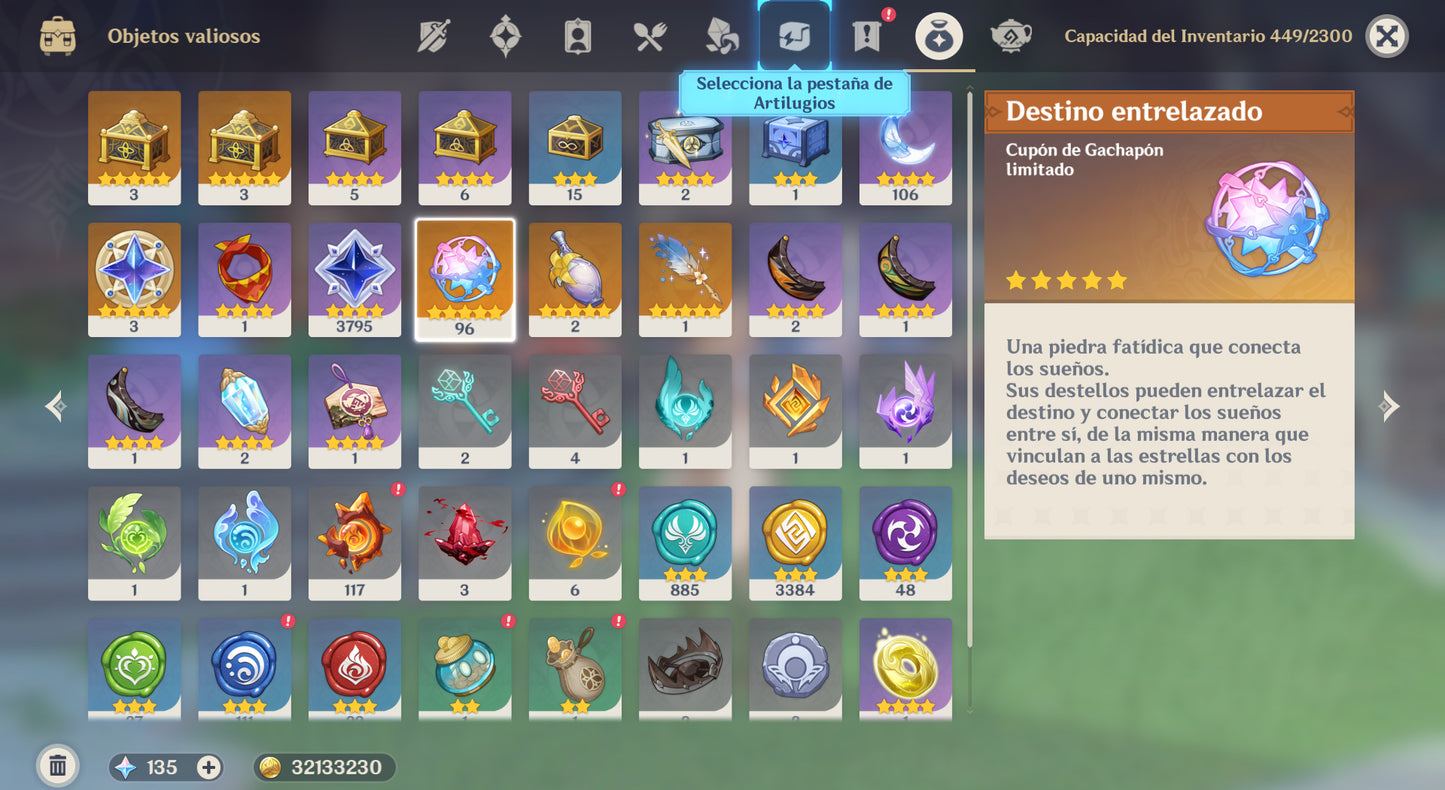Select the crescent moon item with count 106
Viewport: 1445px width, 790px height.
click(x=905, y=145)
